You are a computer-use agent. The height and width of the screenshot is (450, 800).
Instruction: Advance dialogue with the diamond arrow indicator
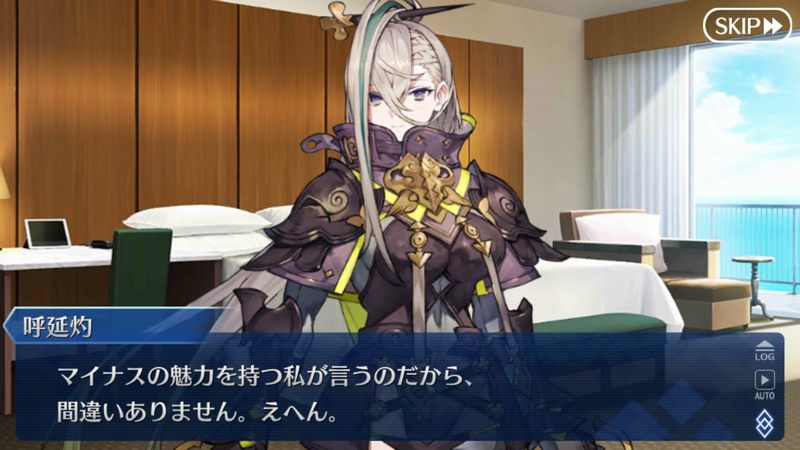coord(765,420)
